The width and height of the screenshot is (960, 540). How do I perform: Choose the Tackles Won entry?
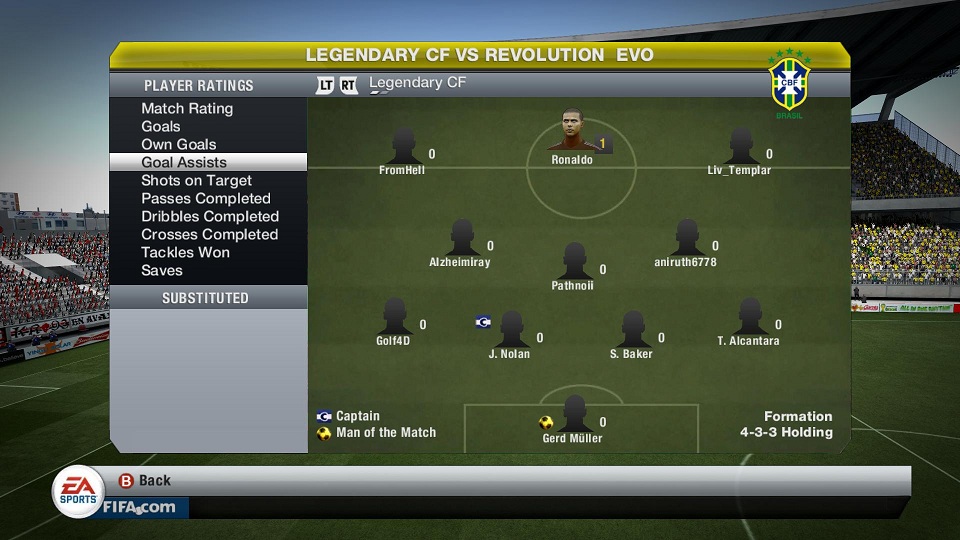[x=186, y=252]
